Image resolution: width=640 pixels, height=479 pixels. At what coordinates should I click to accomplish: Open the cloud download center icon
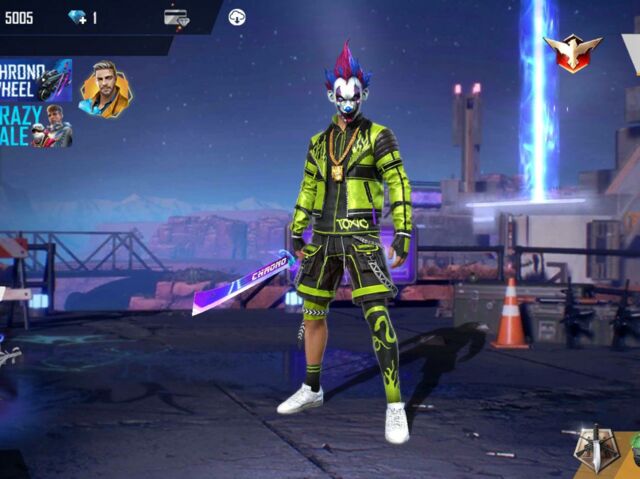pyautogui.click(x=237, y=17)
